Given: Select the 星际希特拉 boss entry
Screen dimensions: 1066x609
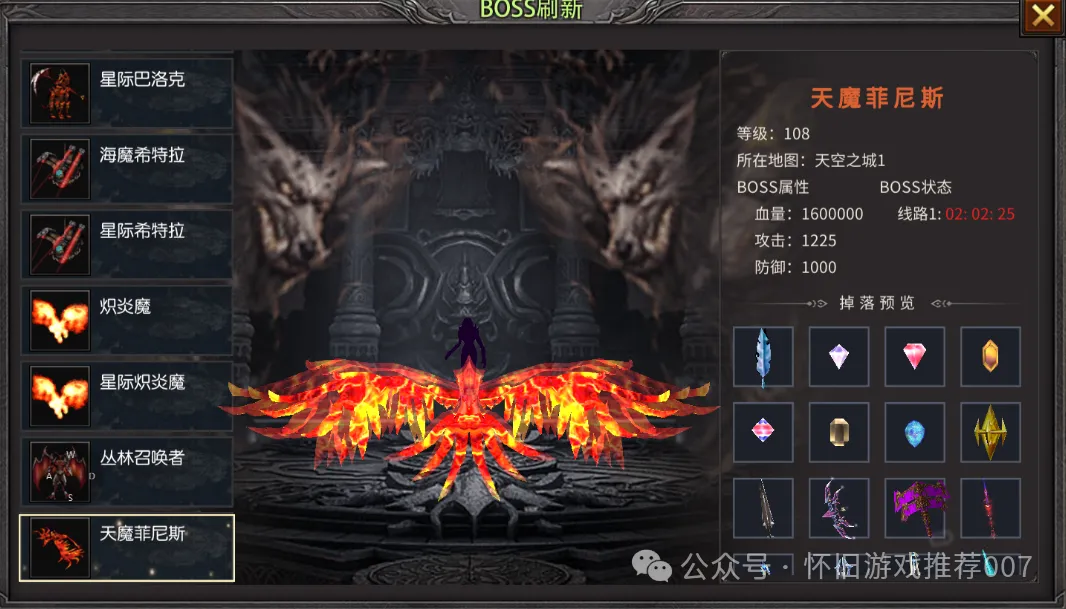Looking at the screenshot, I should [127, 244].
